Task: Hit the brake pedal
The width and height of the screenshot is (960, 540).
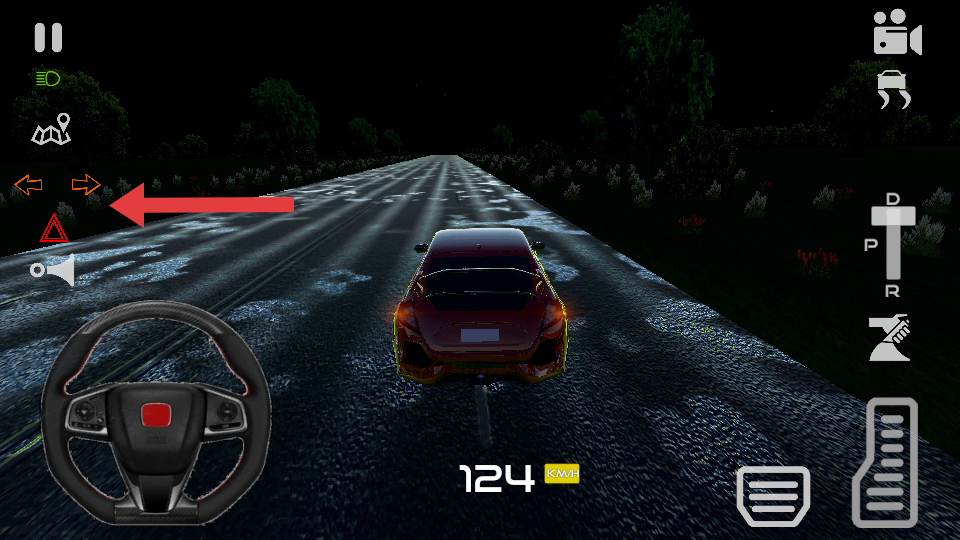Action: tap(773, 495)
